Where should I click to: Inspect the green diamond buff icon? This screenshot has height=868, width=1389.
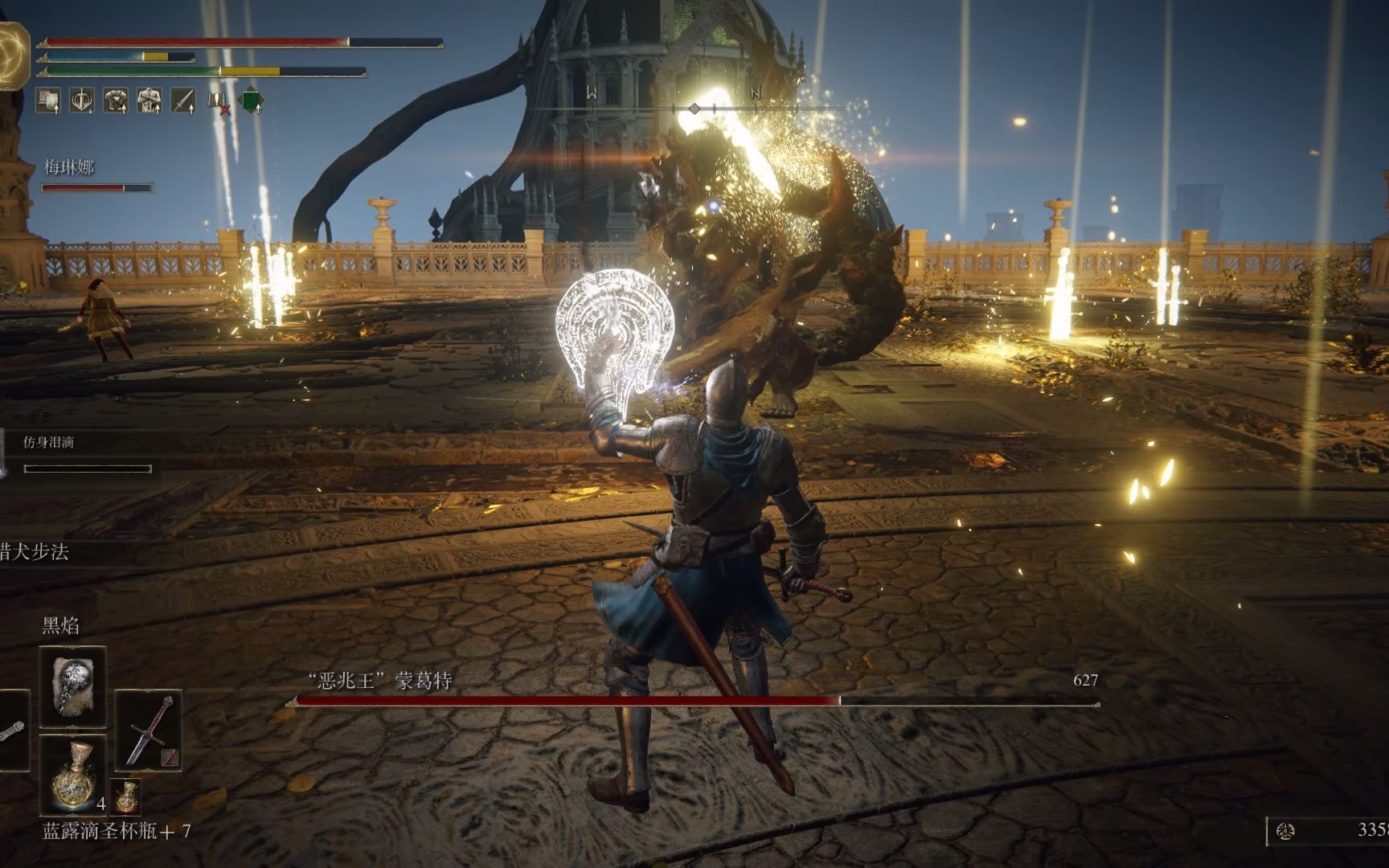[x=252, y=100]
